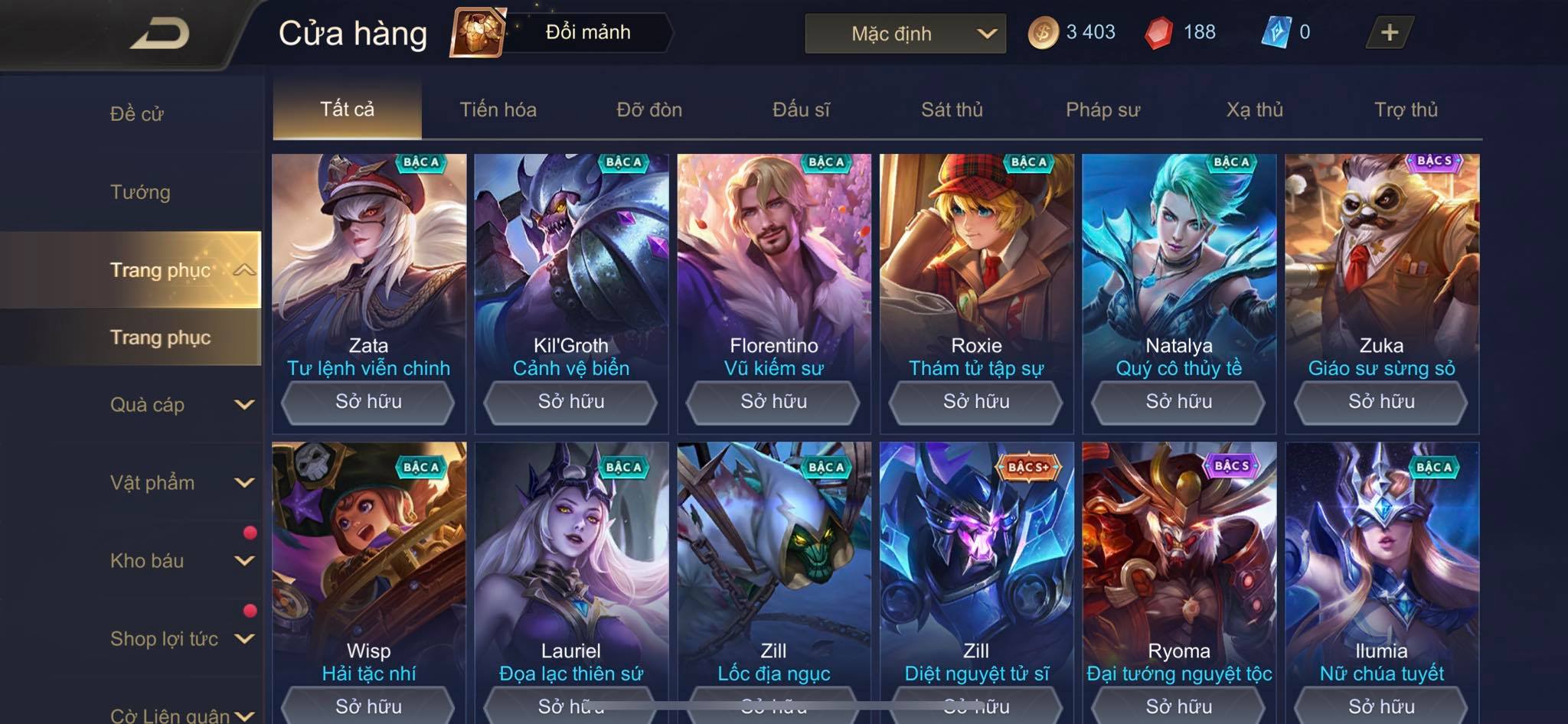Screen dimensions: 1568x724
Task: Select the Pháp sư tab
Action: click(x=1102, y=109)
